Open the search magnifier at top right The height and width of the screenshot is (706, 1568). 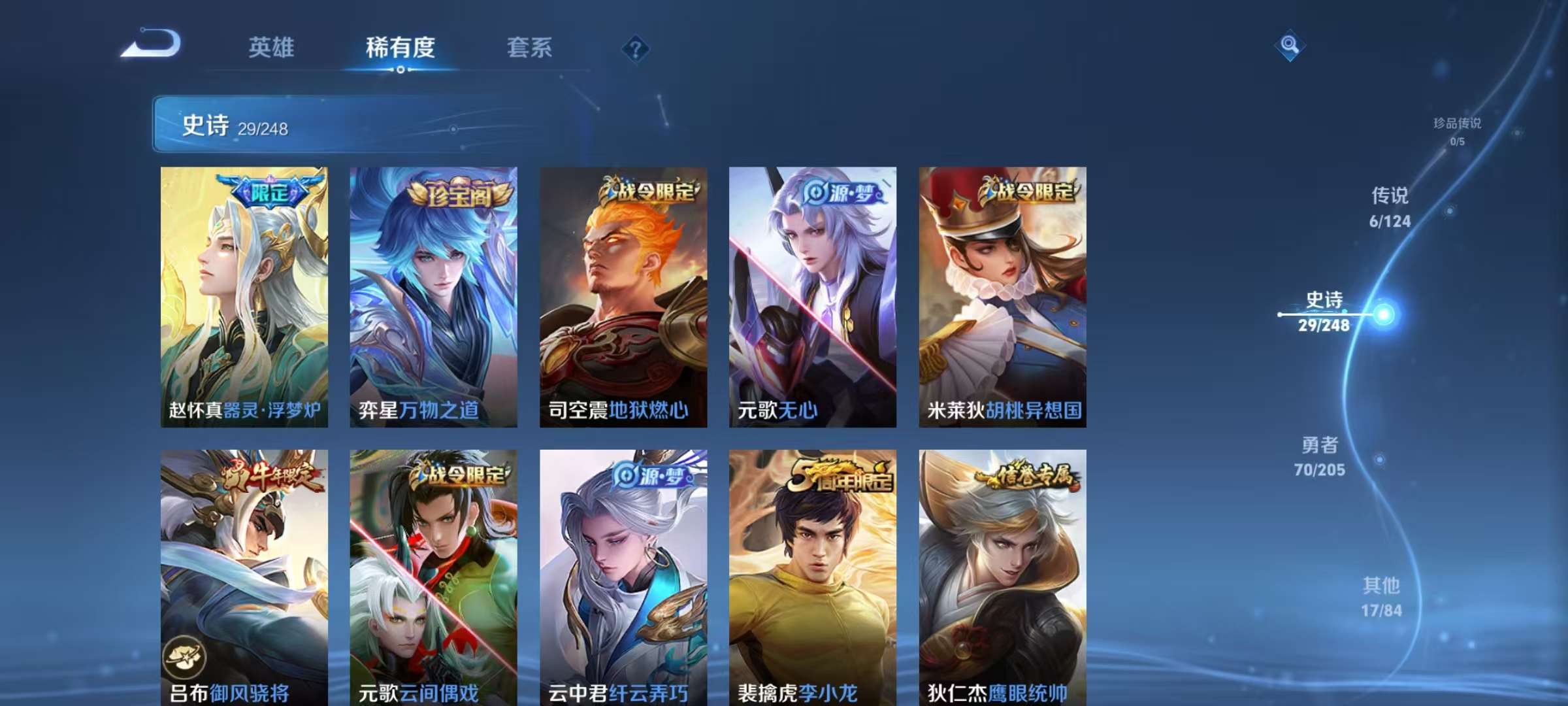pyautogui.click(x=1290, y=47)
